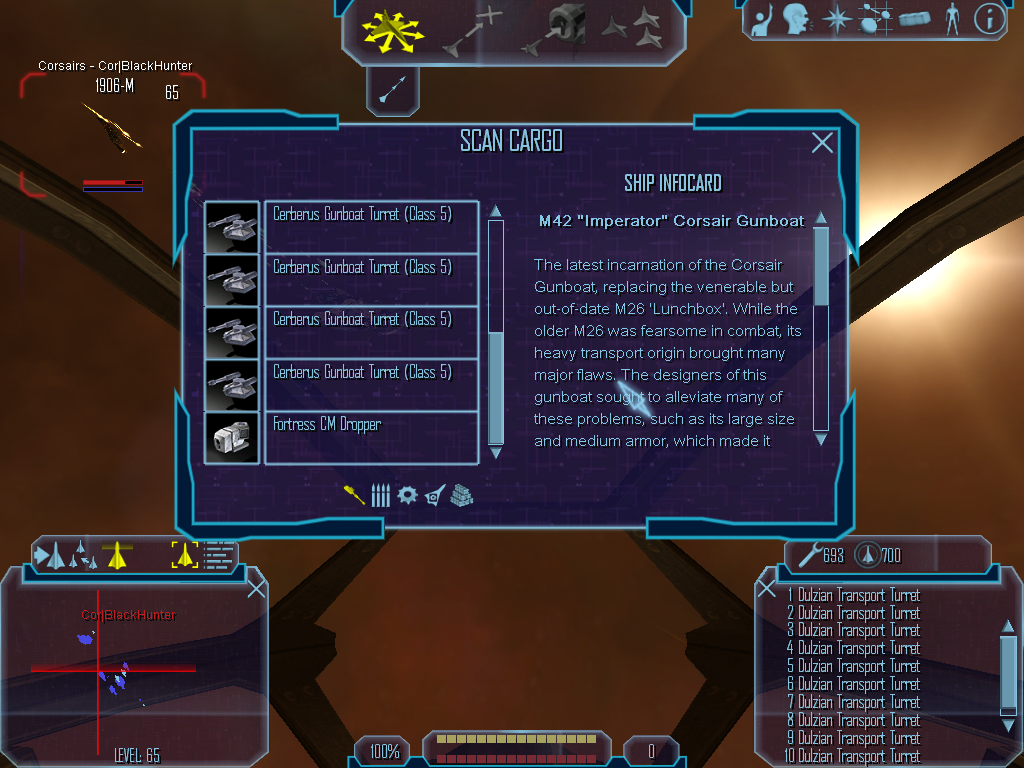Show weapons with the yellow missile filter
Screen dimensions: 1024x768
pos(354,495)
